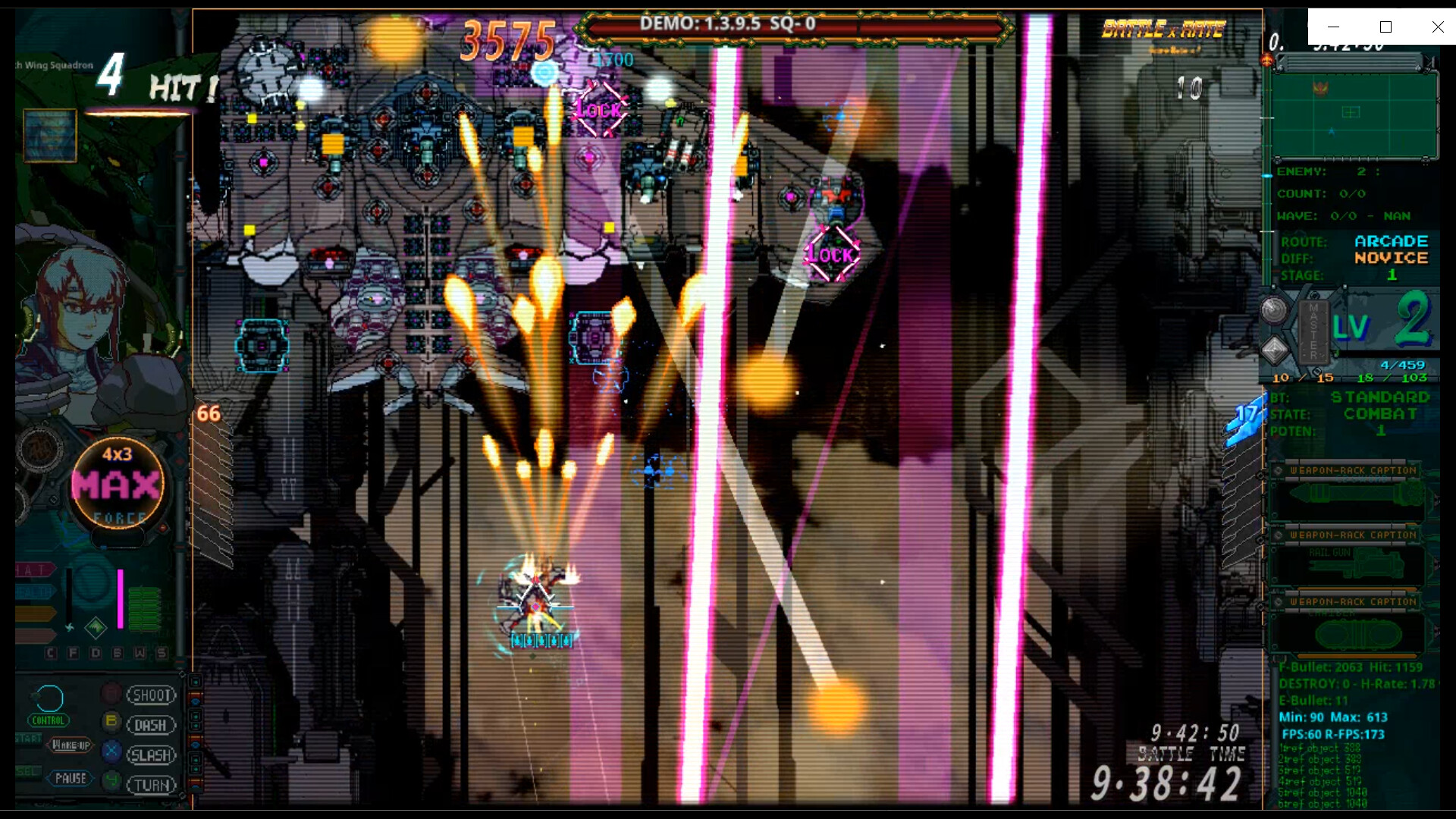
Task: Toggle the WAKE-UP option
Action: 71,745
